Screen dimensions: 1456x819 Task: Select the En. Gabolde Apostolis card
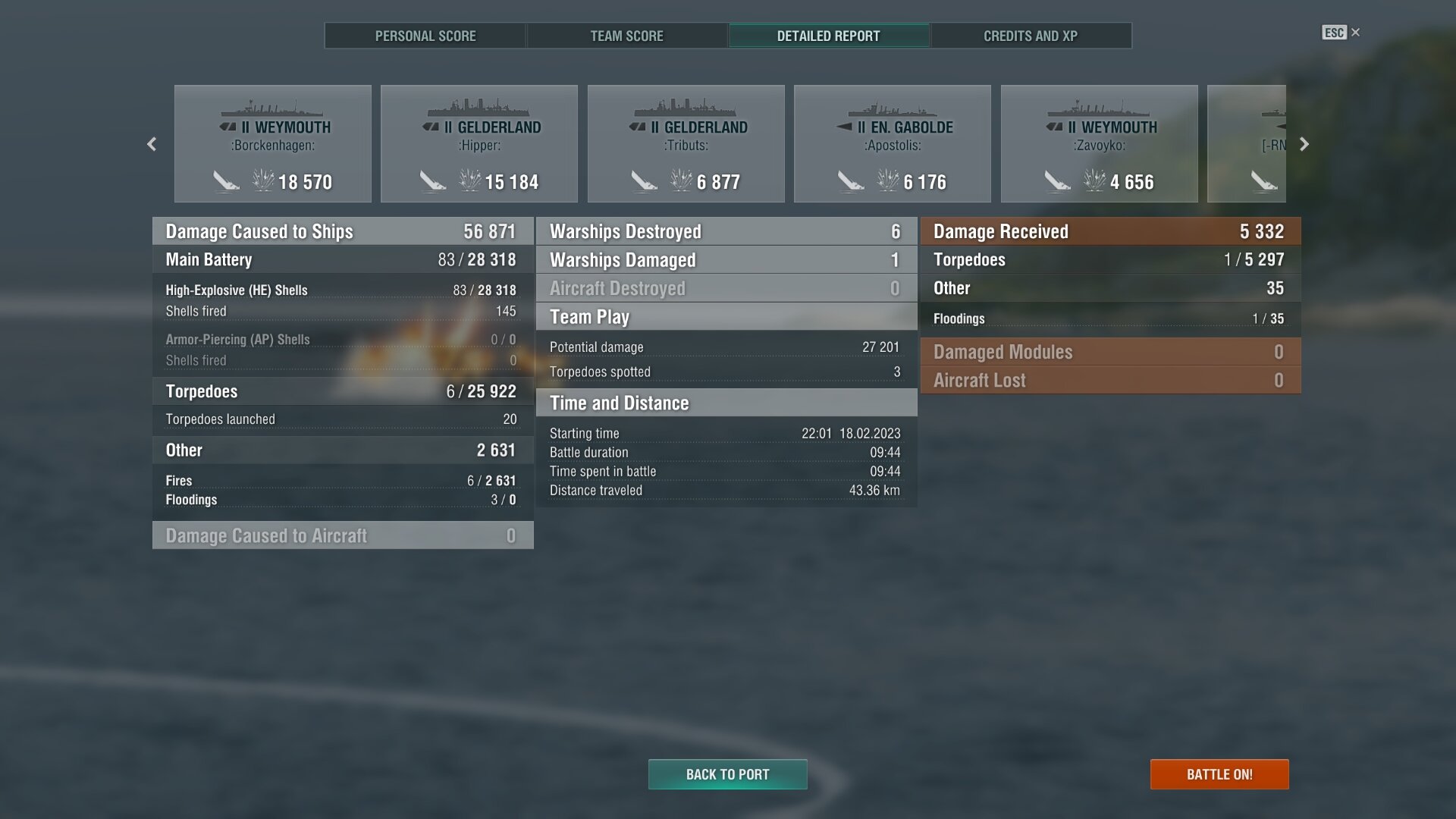pyautogui.click(x=893, y=144)
